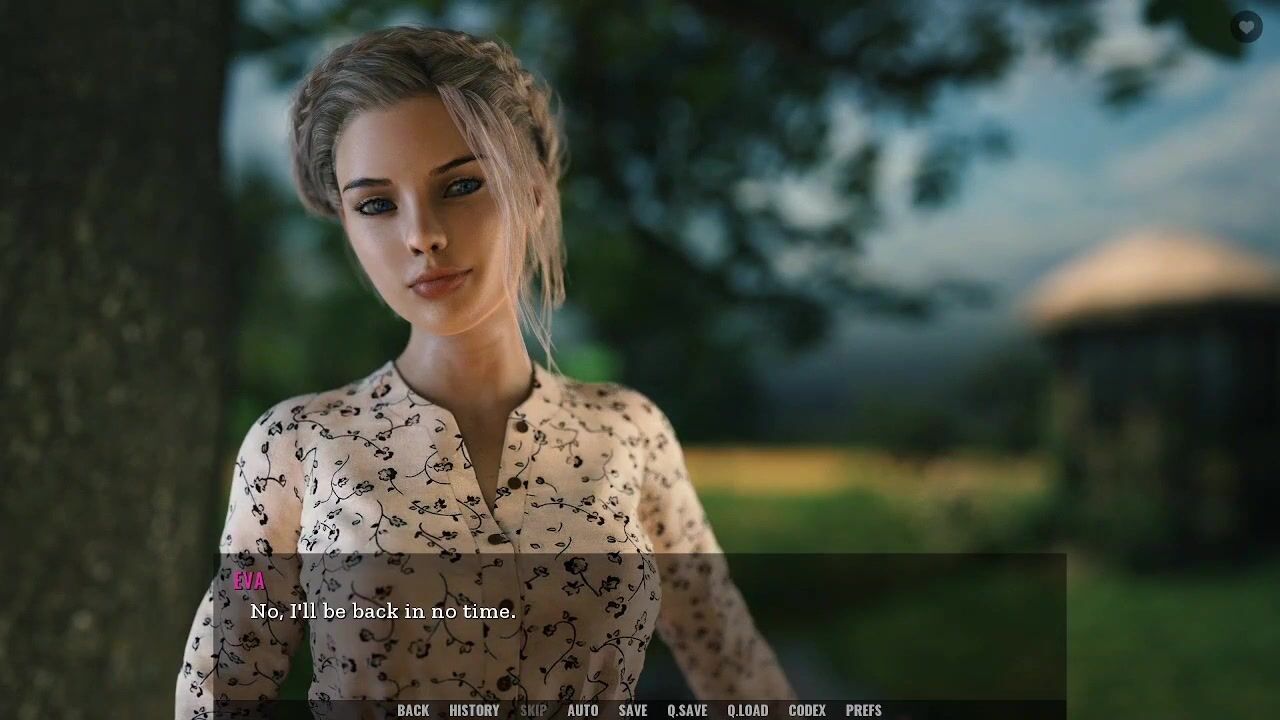Go back with the BACK button
Image resolution: width=1280 pixels, height=720 pixels.
click(413, 710)
